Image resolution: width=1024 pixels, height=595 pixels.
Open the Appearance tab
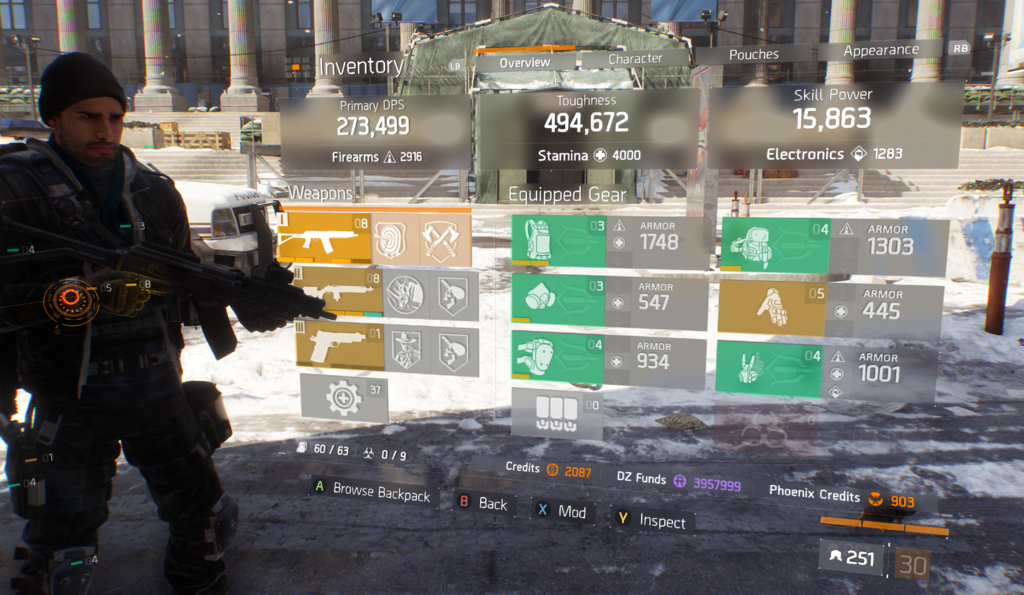coord(880,50)
